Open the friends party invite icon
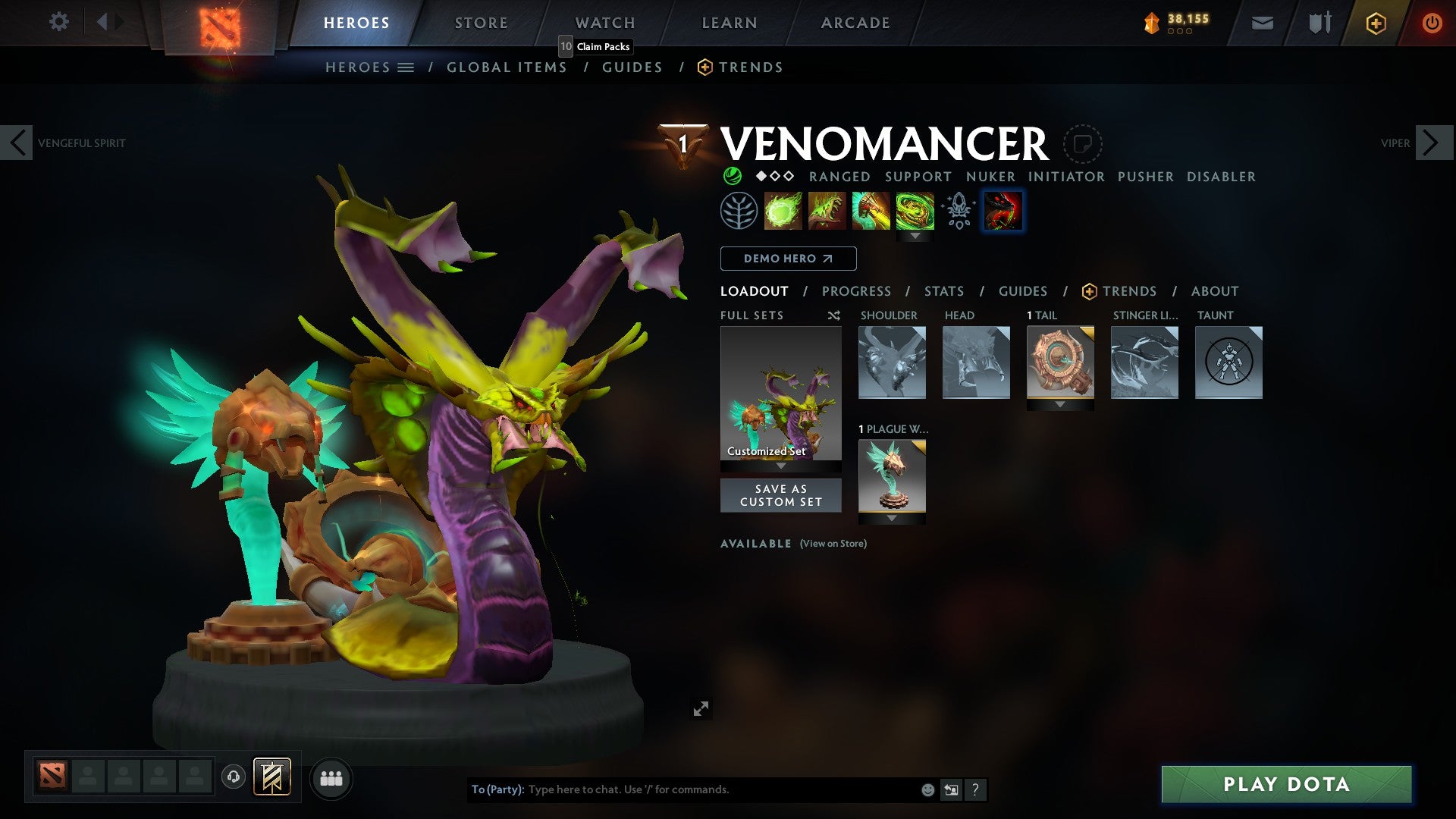The height and width of the screenshot is (819, 1456). 331,777
